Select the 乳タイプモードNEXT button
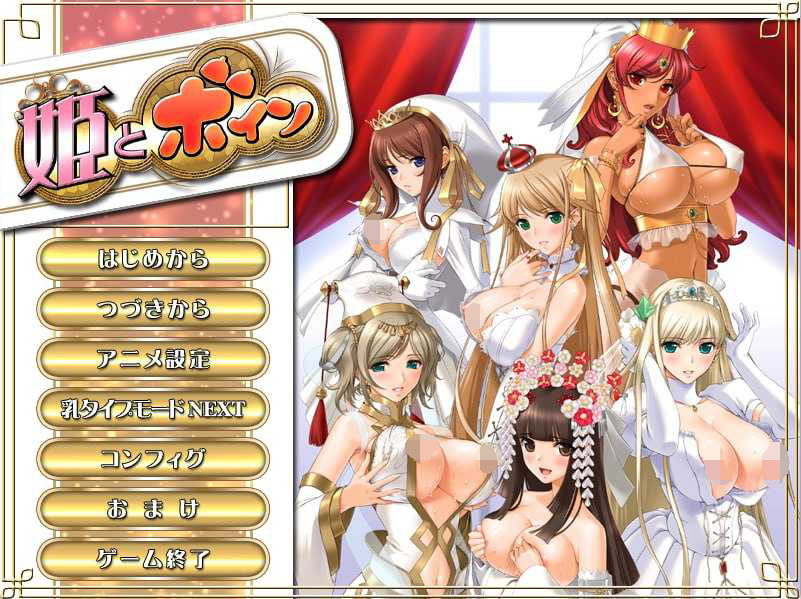This screenshot has height=599, width=801. click(153, 409)
